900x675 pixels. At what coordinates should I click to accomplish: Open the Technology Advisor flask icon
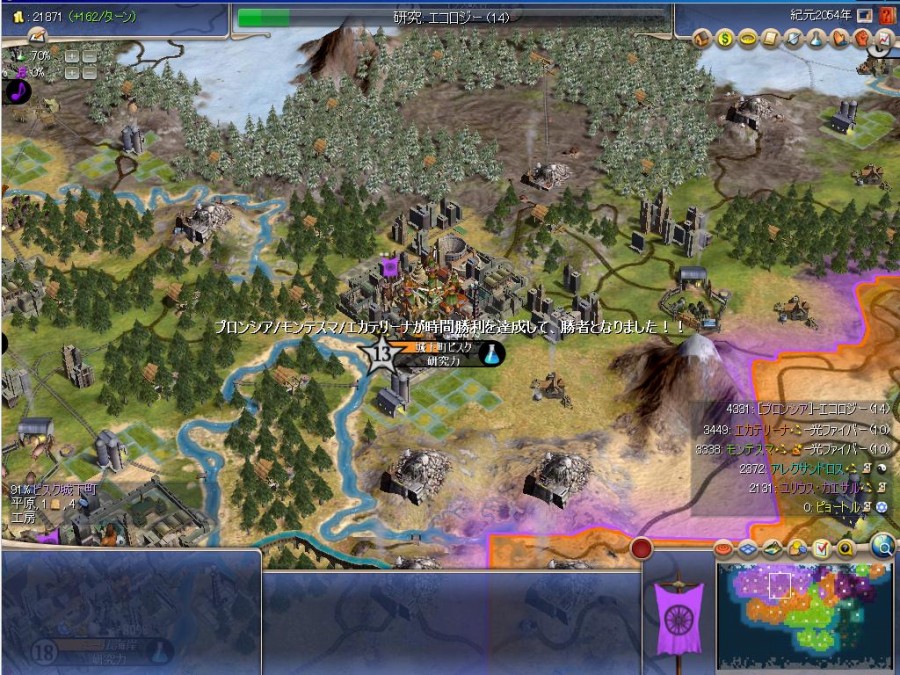[815, 38]
